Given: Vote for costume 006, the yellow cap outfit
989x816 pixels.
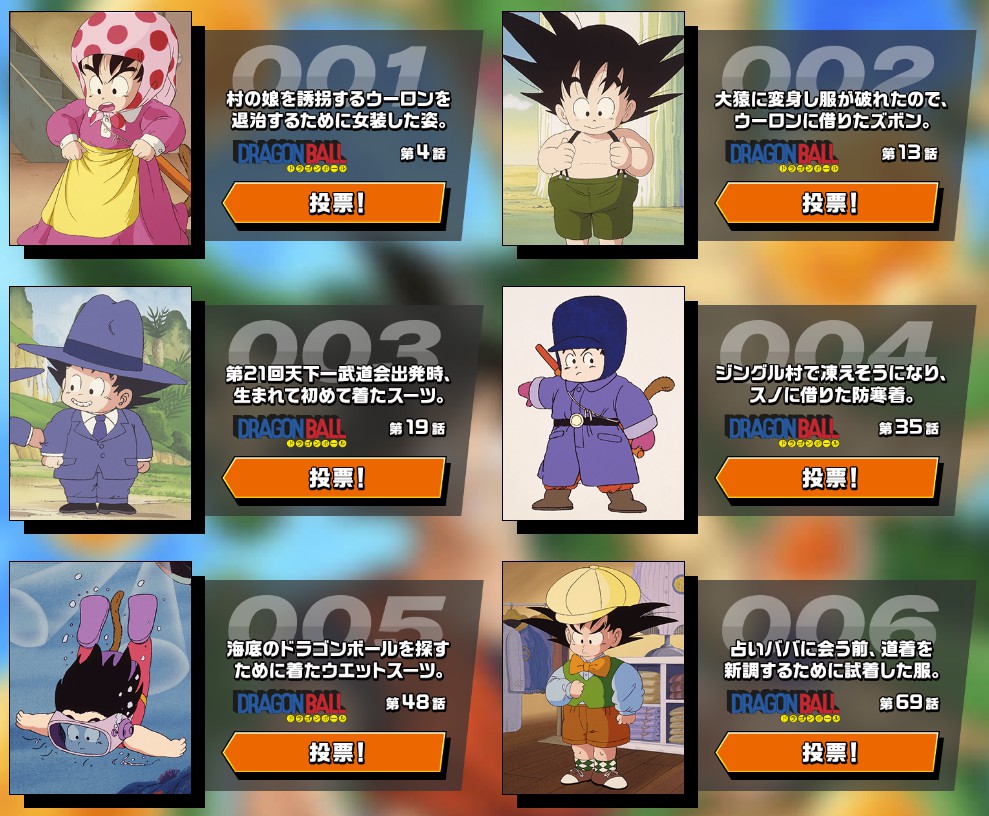Looking at the screenshot, I should pos(828,753).
